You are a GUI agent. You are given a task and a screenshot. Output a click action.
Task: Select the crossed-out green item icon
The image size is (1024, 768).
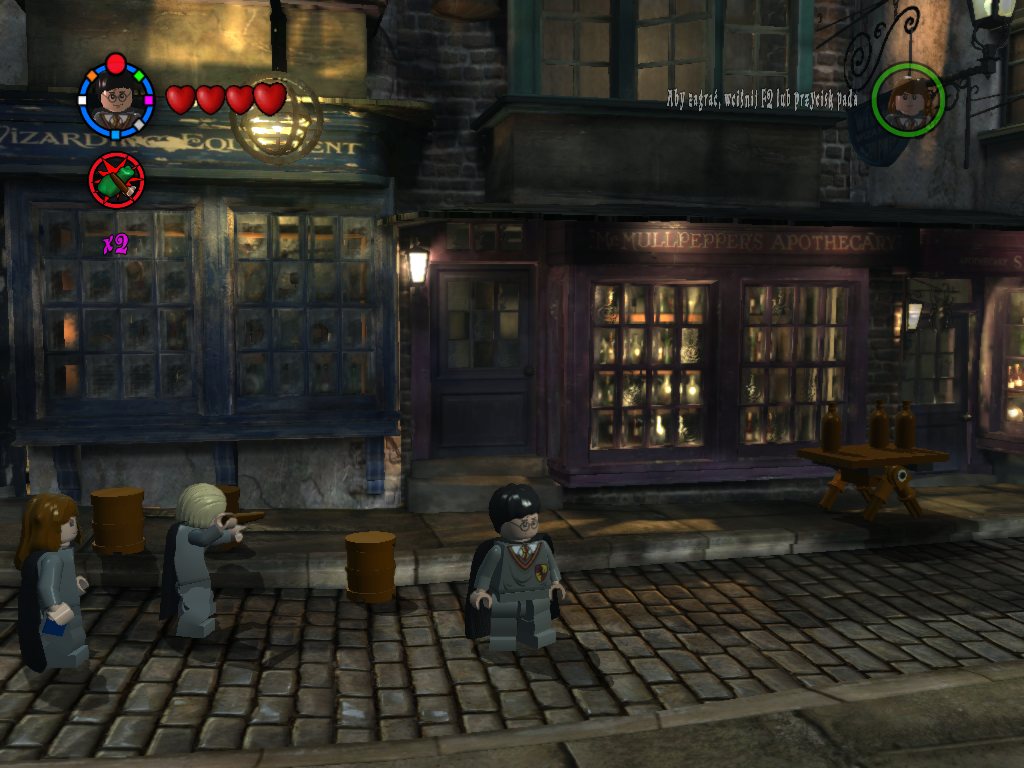point(117,179)
